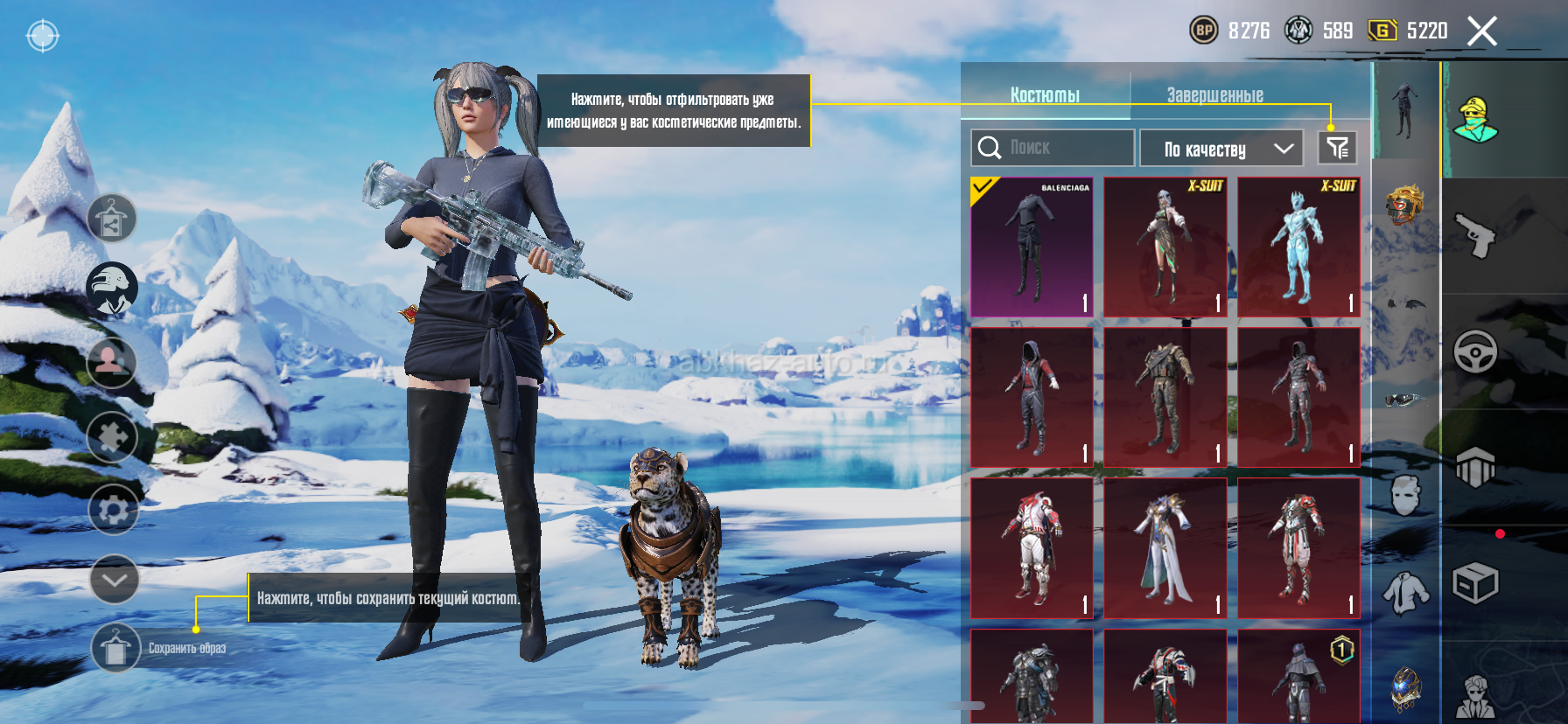Open the face mask category

pos(1405,495)
